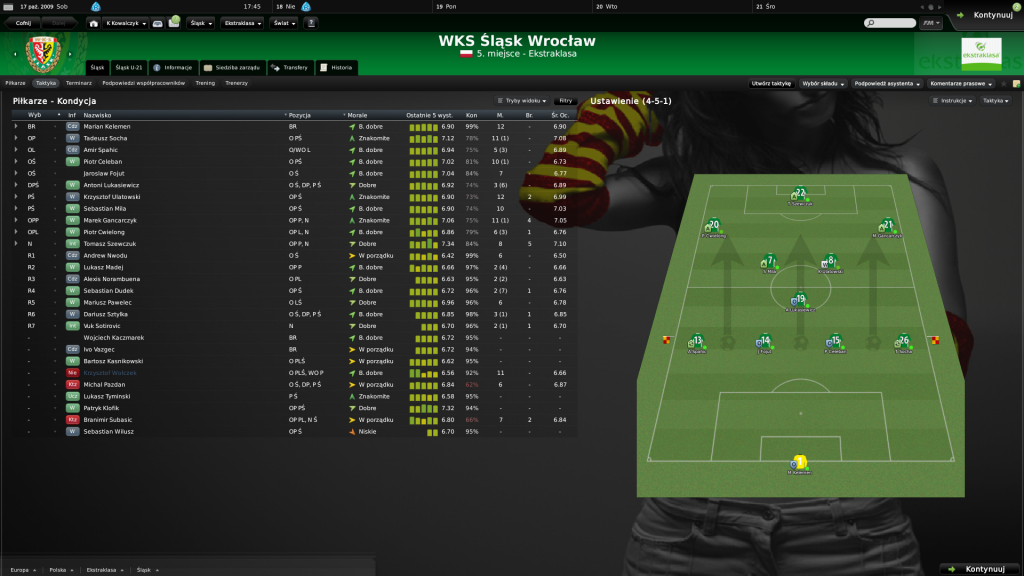Open the Informacje tab
Image resolution: width=1024 pixels, height=576 pixels.
pos(173,68)
